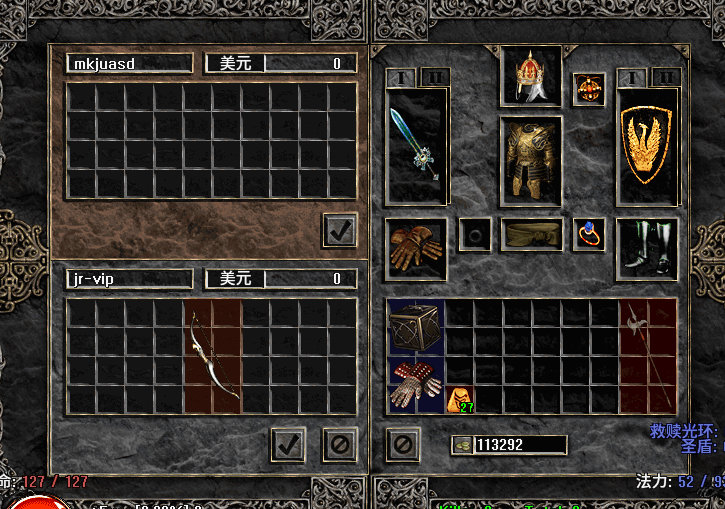Viewport: 725px width, 509px height.
Task: Select the equipped blue sword
Action: pos(416,145)
